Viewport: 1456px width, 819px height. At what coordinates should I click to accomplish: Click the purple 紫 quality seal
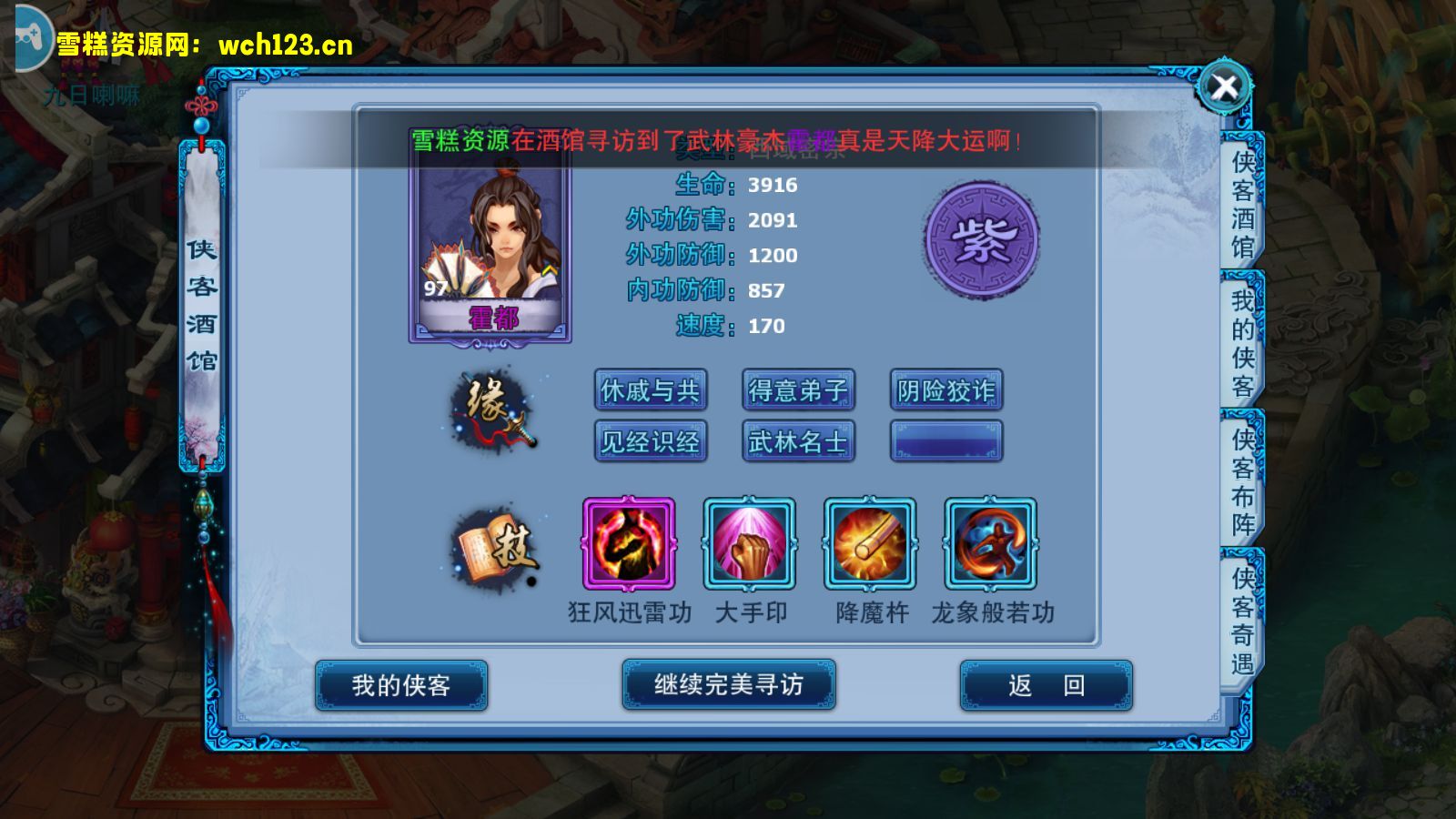point(980,241)
